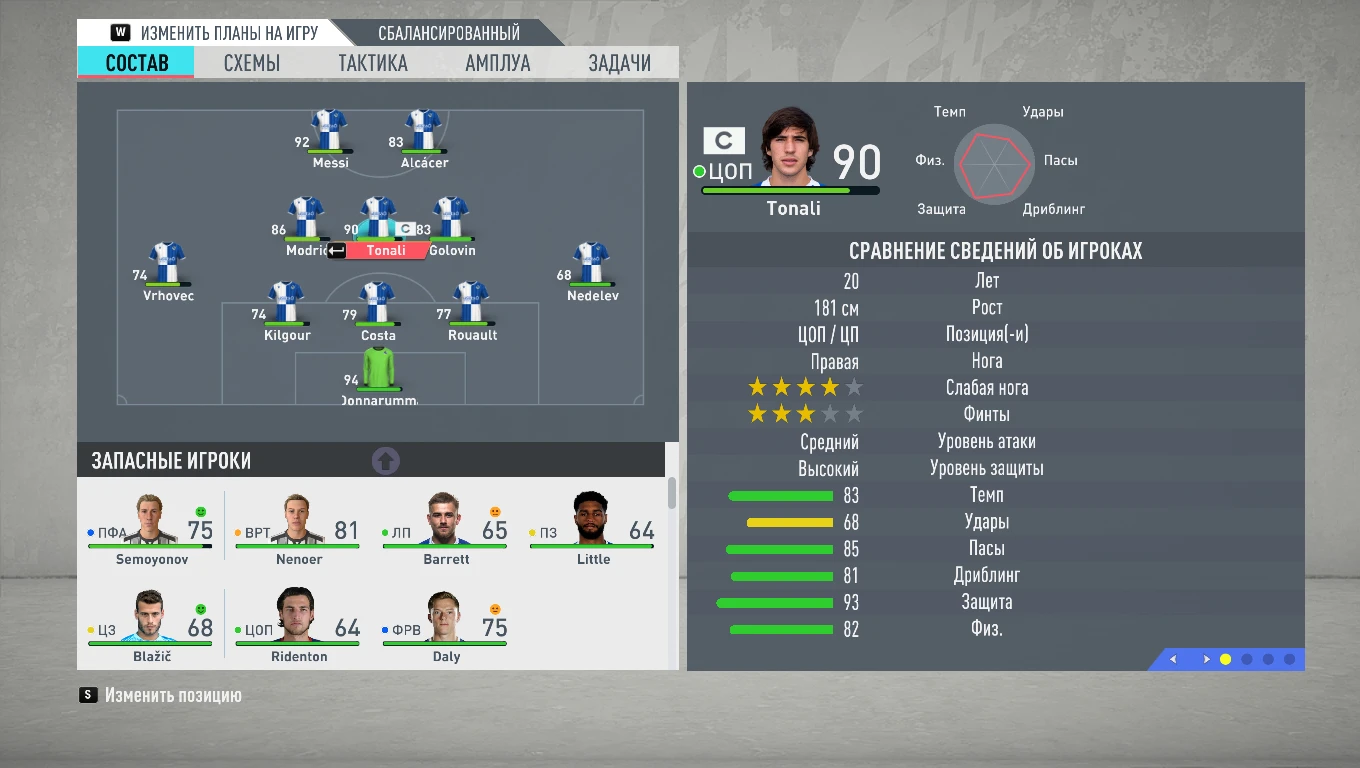Select the last pagination dot
The image size is (1360, 768).
(1288, 660)
